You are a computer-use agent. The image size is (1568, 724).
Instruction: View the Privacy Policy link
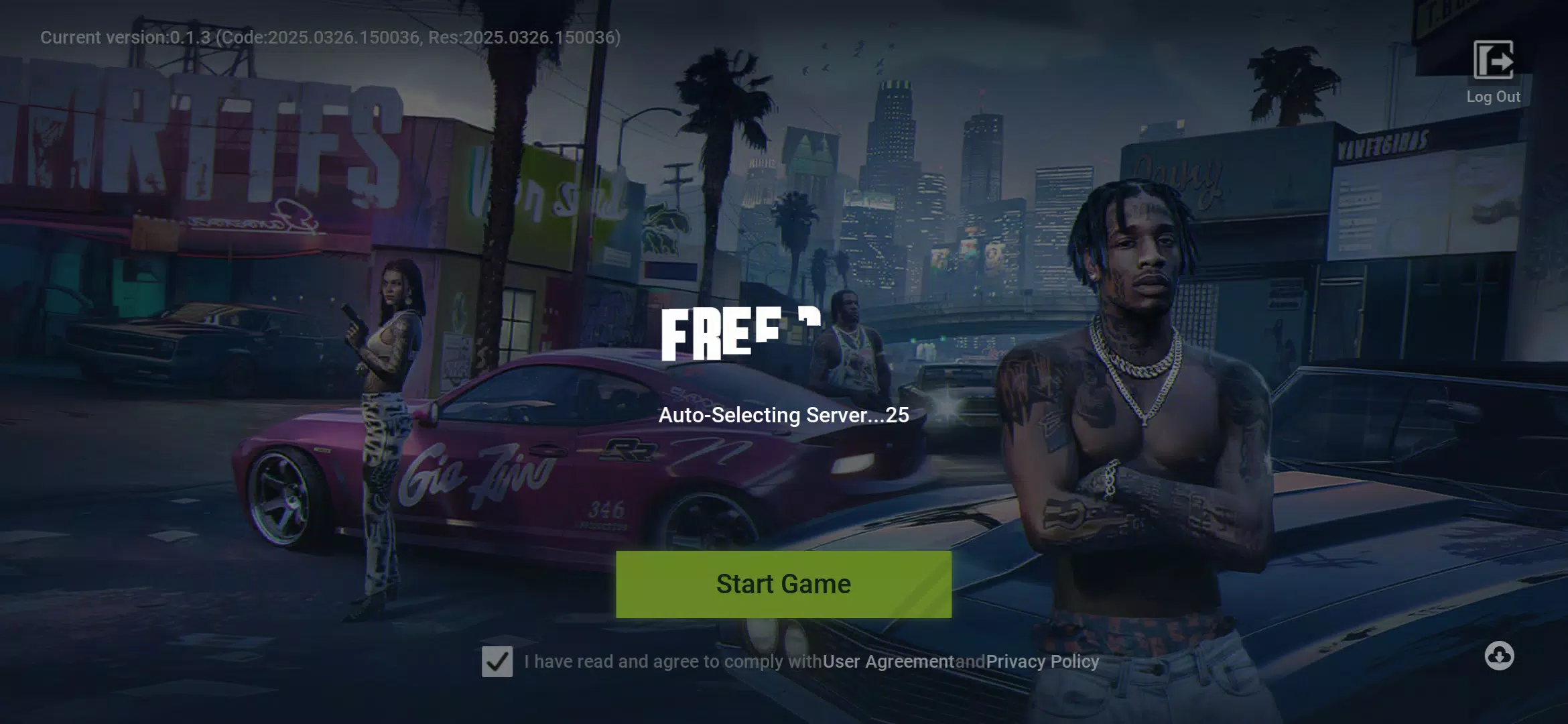(1041, 661)
